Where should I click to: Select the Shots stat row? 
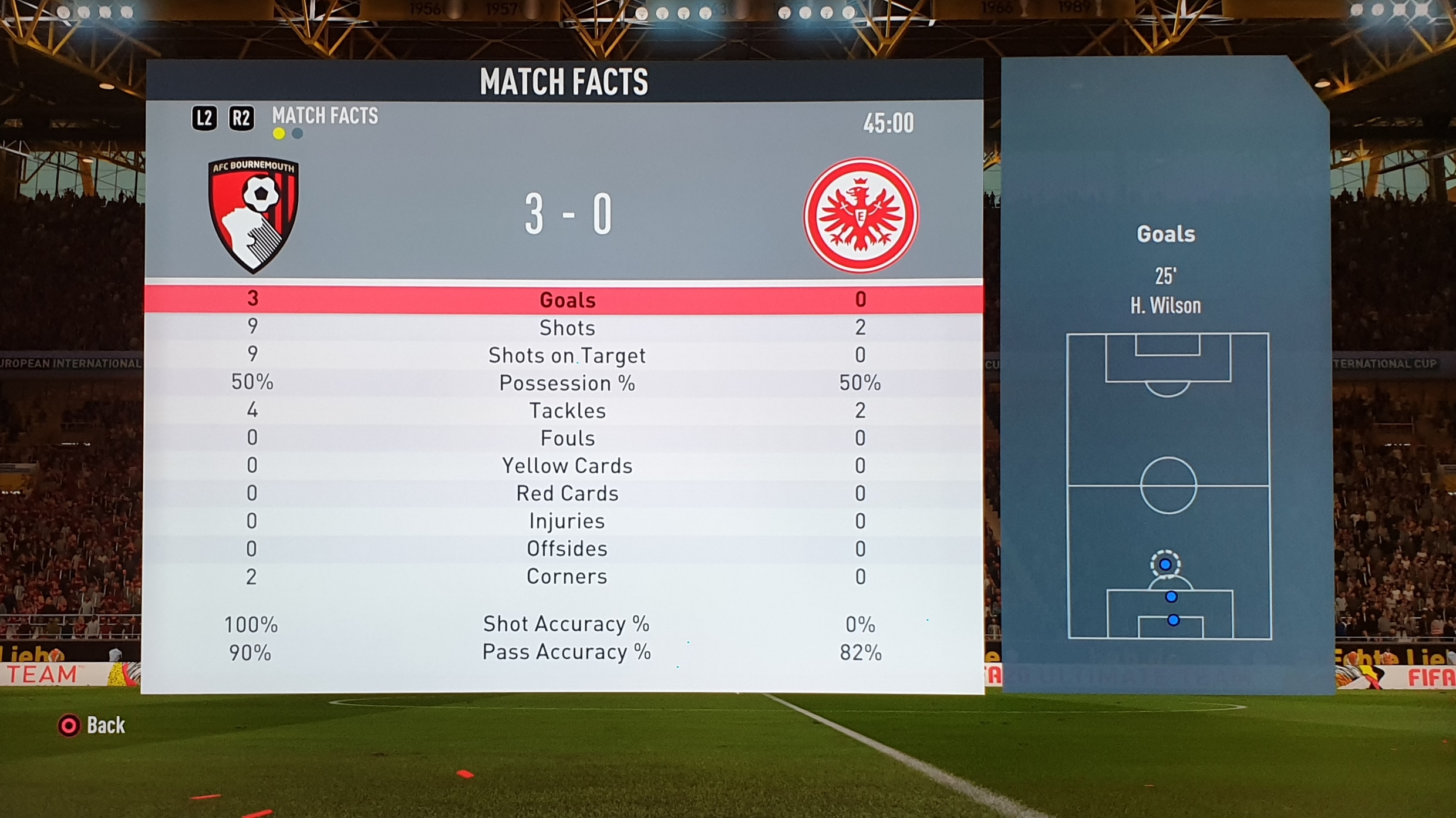567,328
